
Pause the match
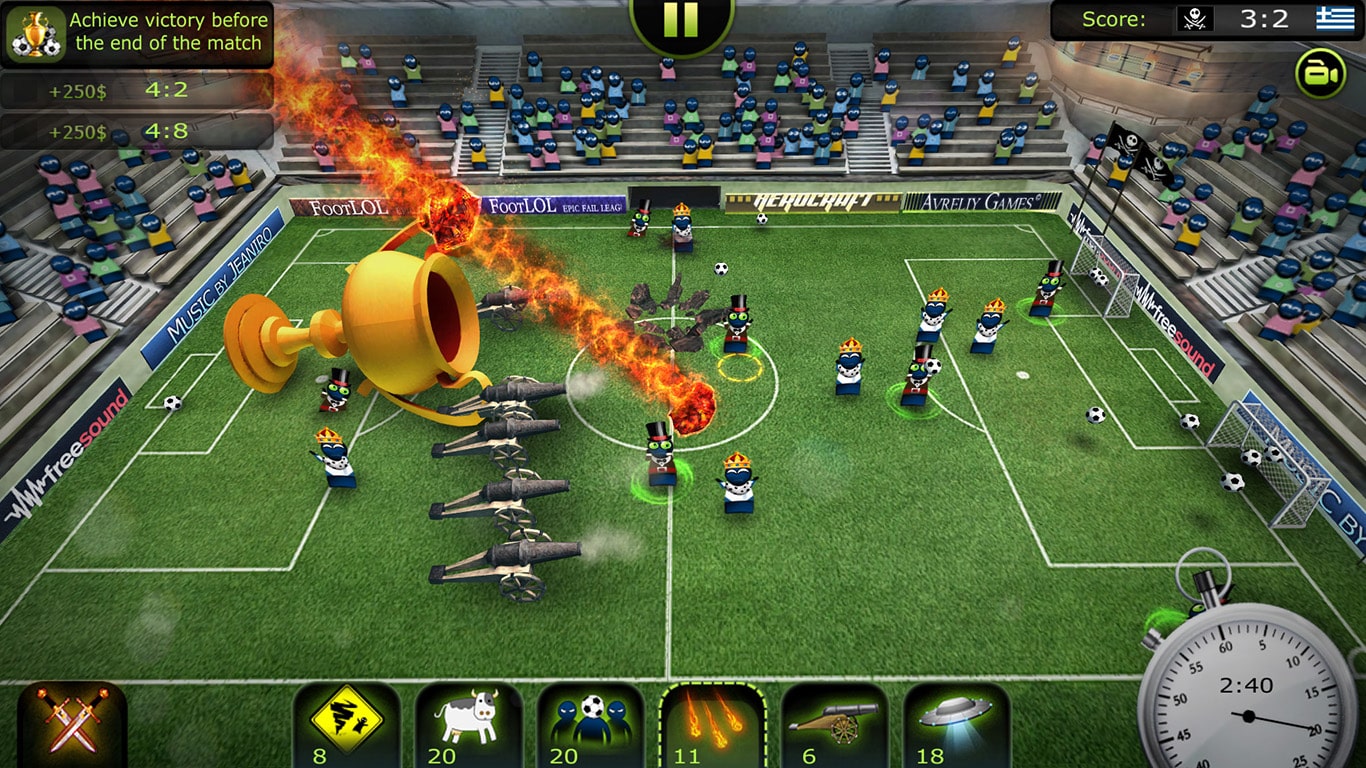pos(683,18)
